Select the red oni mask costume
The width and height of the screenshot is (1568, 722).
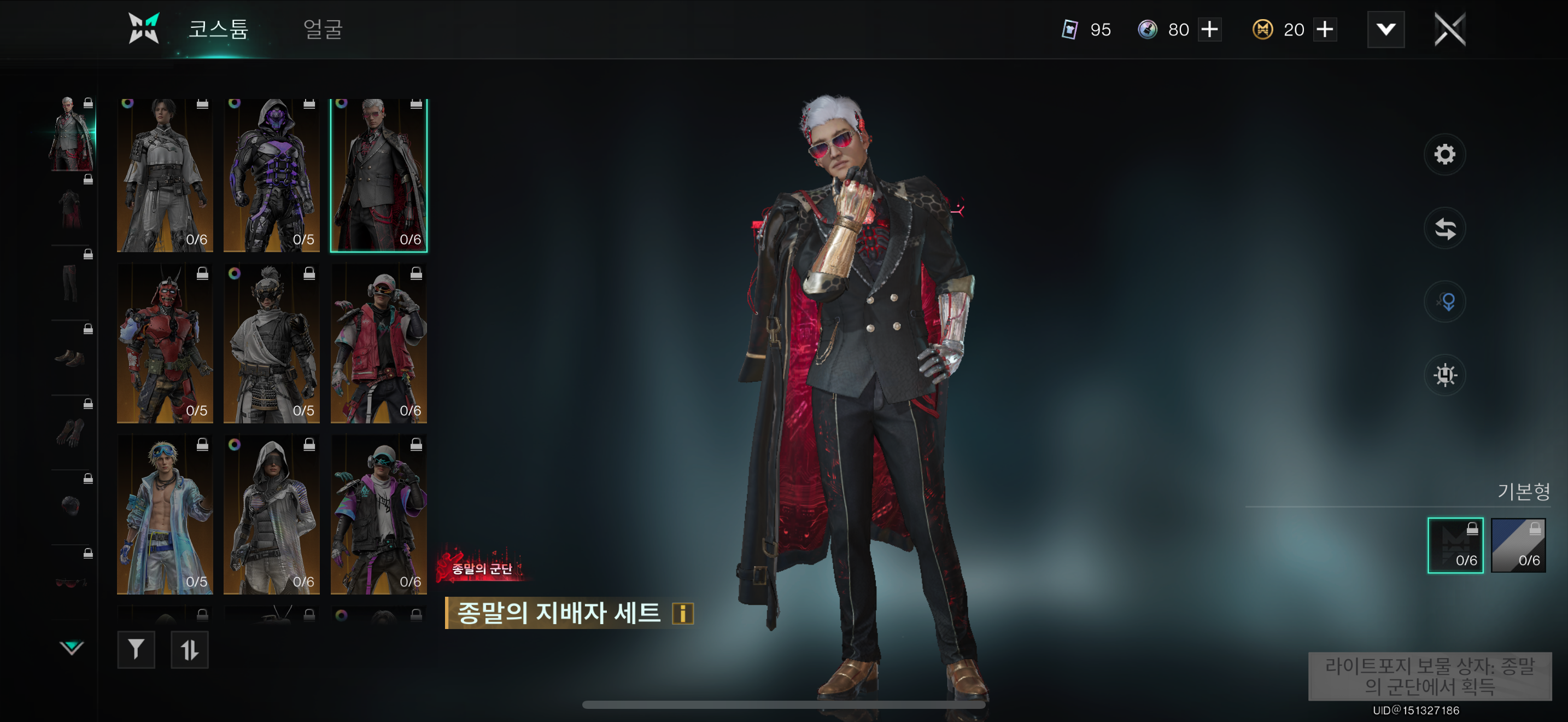pyautogui.click(x=165, y=344)
